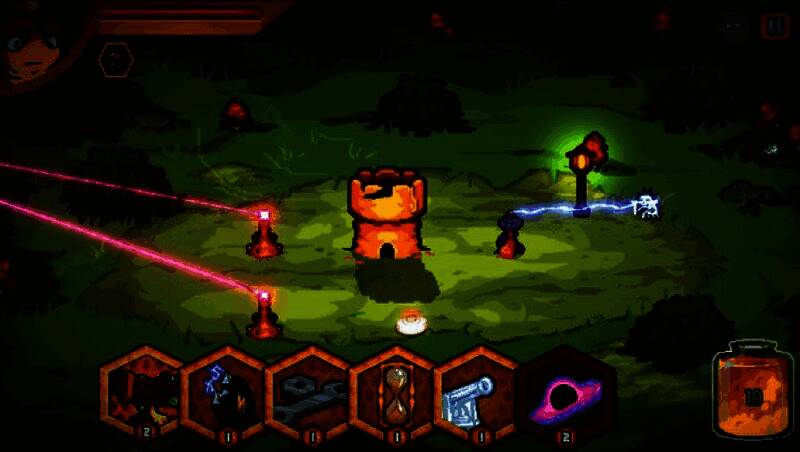
Task: Select the beast creature card
Action: point(141,393)
